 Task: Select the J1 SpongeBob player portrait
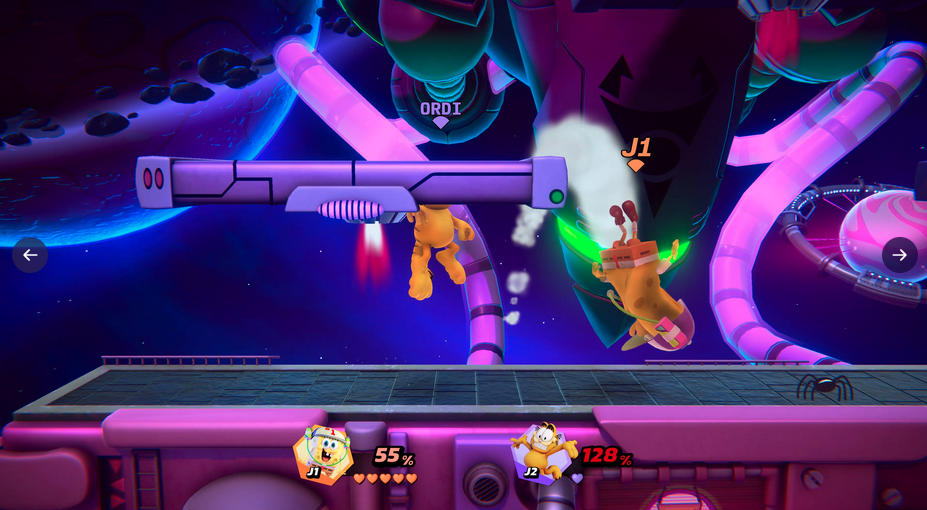click(x=323, y=455)
